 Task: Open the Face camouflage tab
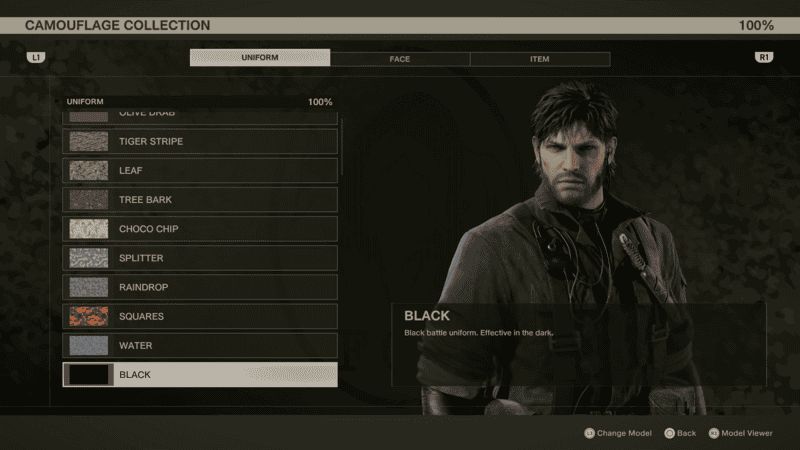[x=400, y=59]
